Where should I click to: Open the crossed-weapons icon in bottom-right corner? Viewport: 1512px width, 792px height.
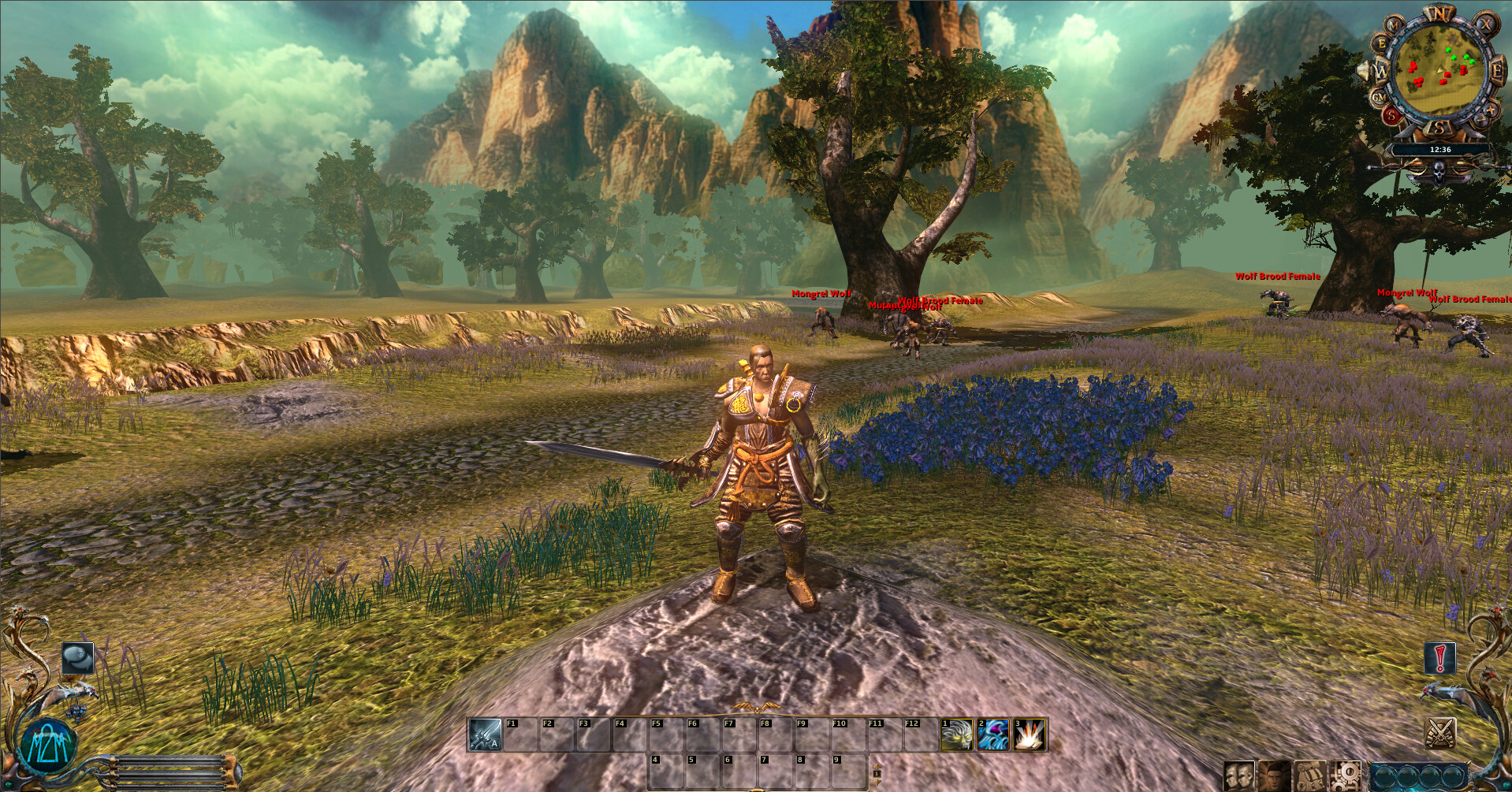pyautogui.click(x=1440, y=733)
